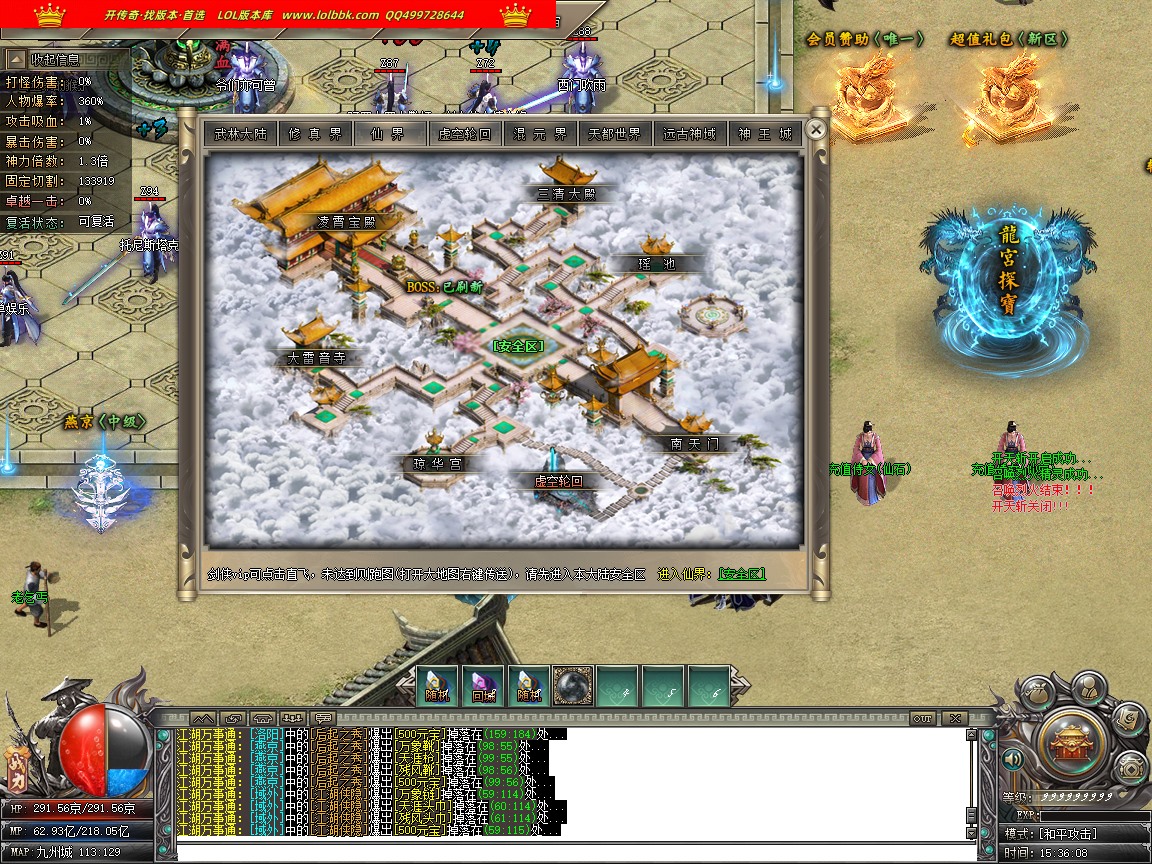Switch to the 天都世界 tab
This screenshot has height=864, width=1152.
pos(615,134)
